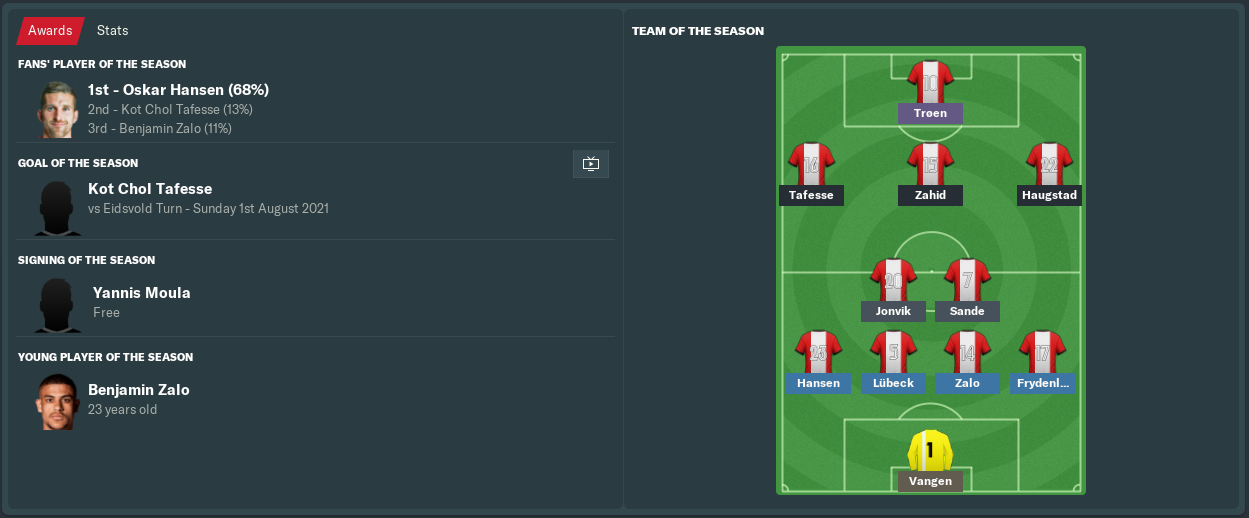The image size is (1249, 518).
Task: Watch the goal of the season replay
Action: click(590, 164)
